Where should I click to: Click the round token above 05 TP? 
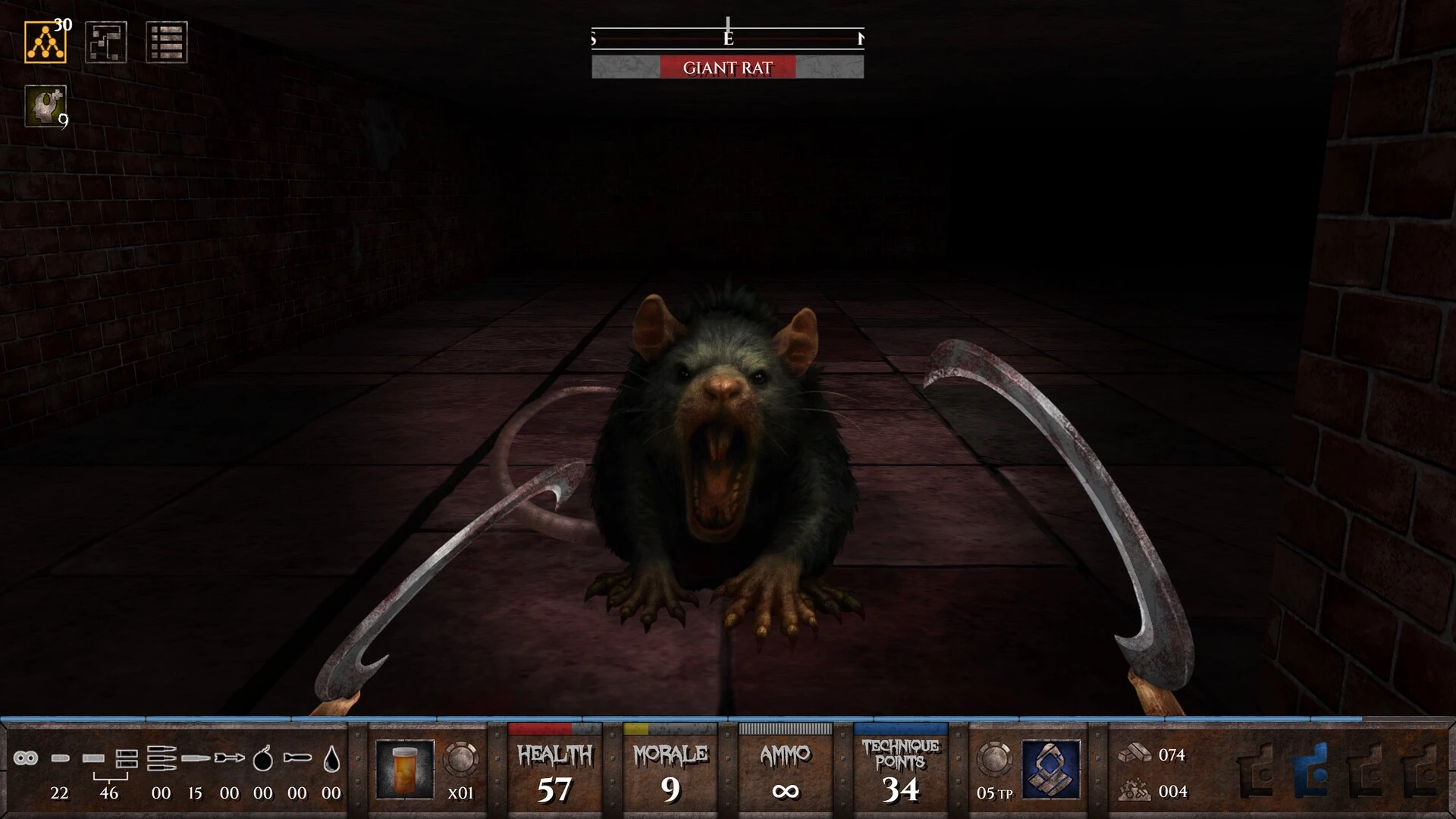tap(993, 758)
